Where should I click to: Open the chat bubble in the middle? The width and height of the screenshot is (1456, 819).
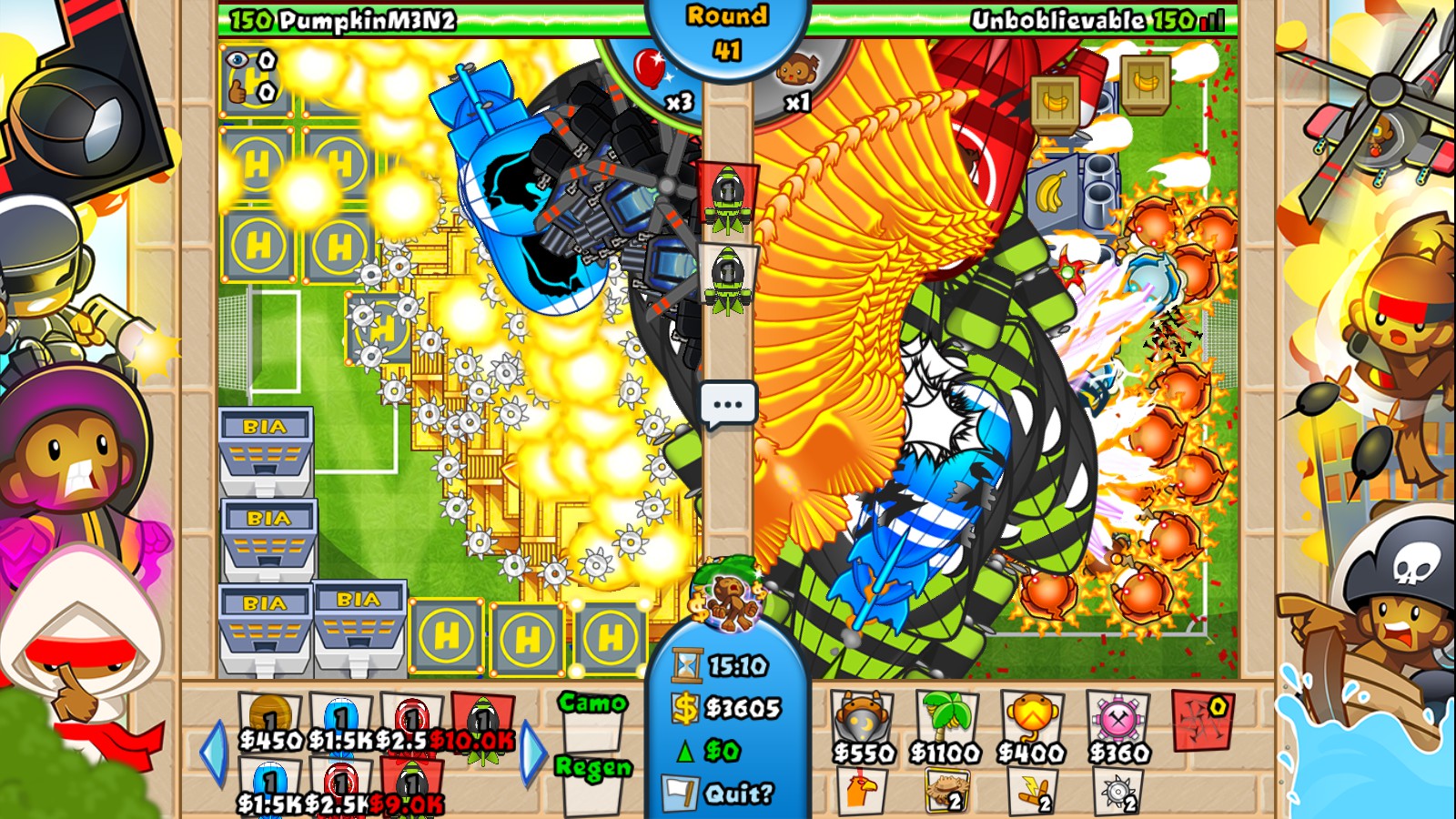point(728,401)
